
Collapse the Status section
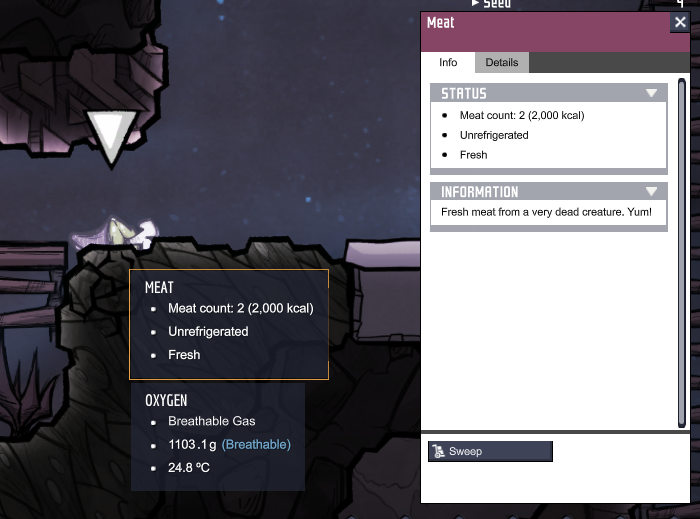(652, 93)
